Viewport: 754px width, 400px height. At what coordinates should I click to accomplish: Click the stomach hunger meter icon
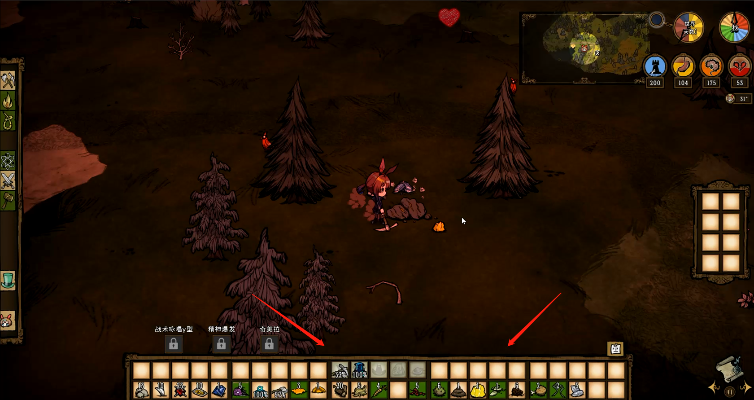682,67
